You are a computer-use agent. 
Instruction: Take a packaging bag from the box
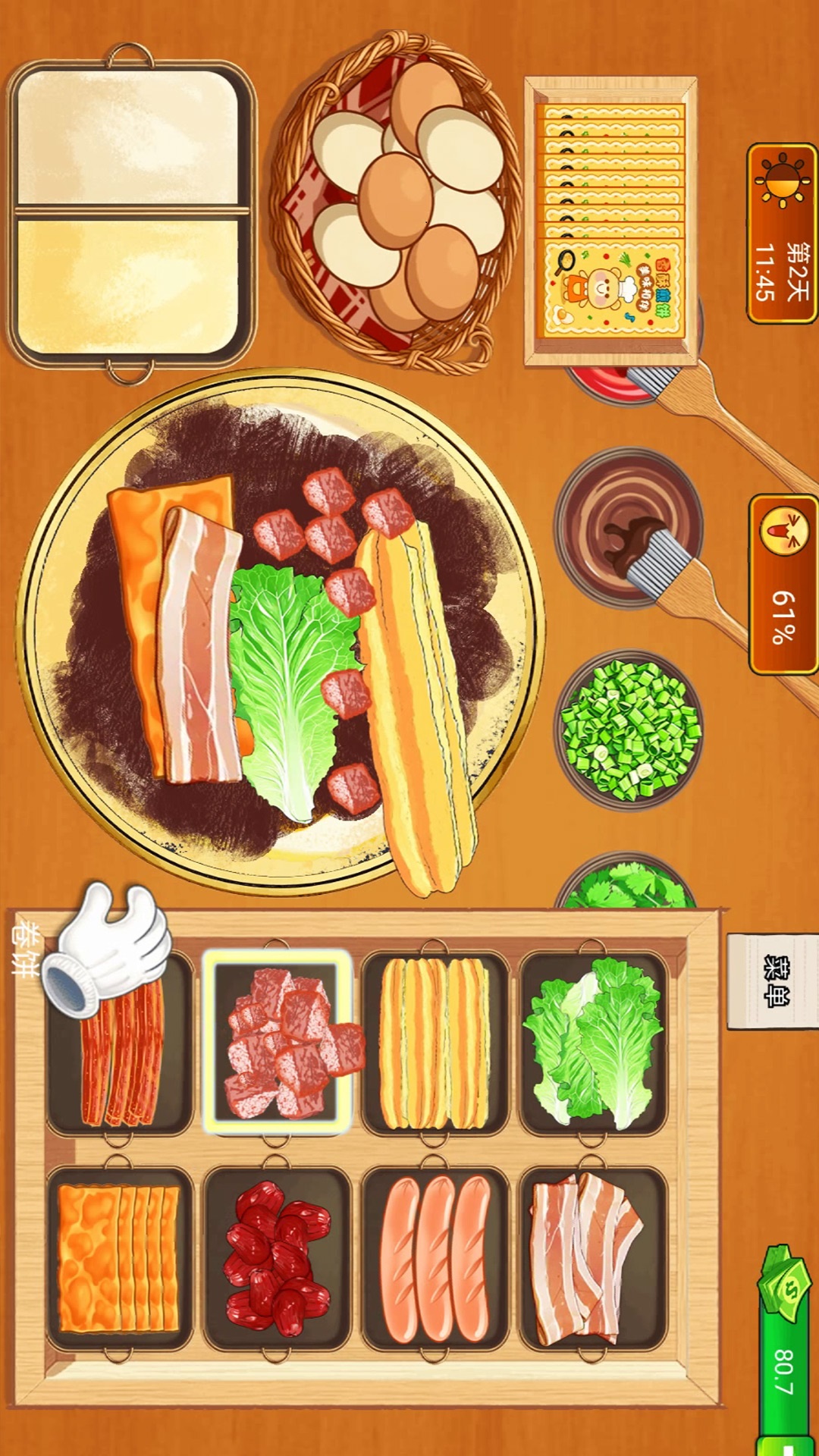(611, 220)
